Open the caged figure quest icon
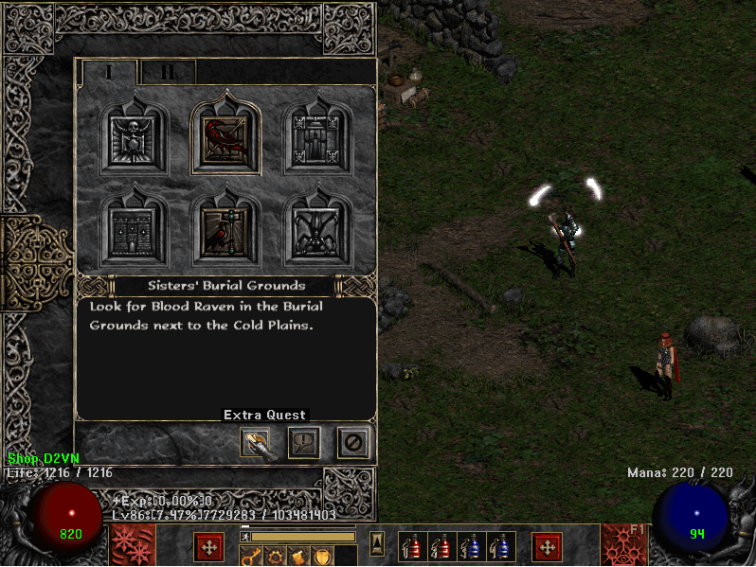The image size is (756, 567). point(316,135)
